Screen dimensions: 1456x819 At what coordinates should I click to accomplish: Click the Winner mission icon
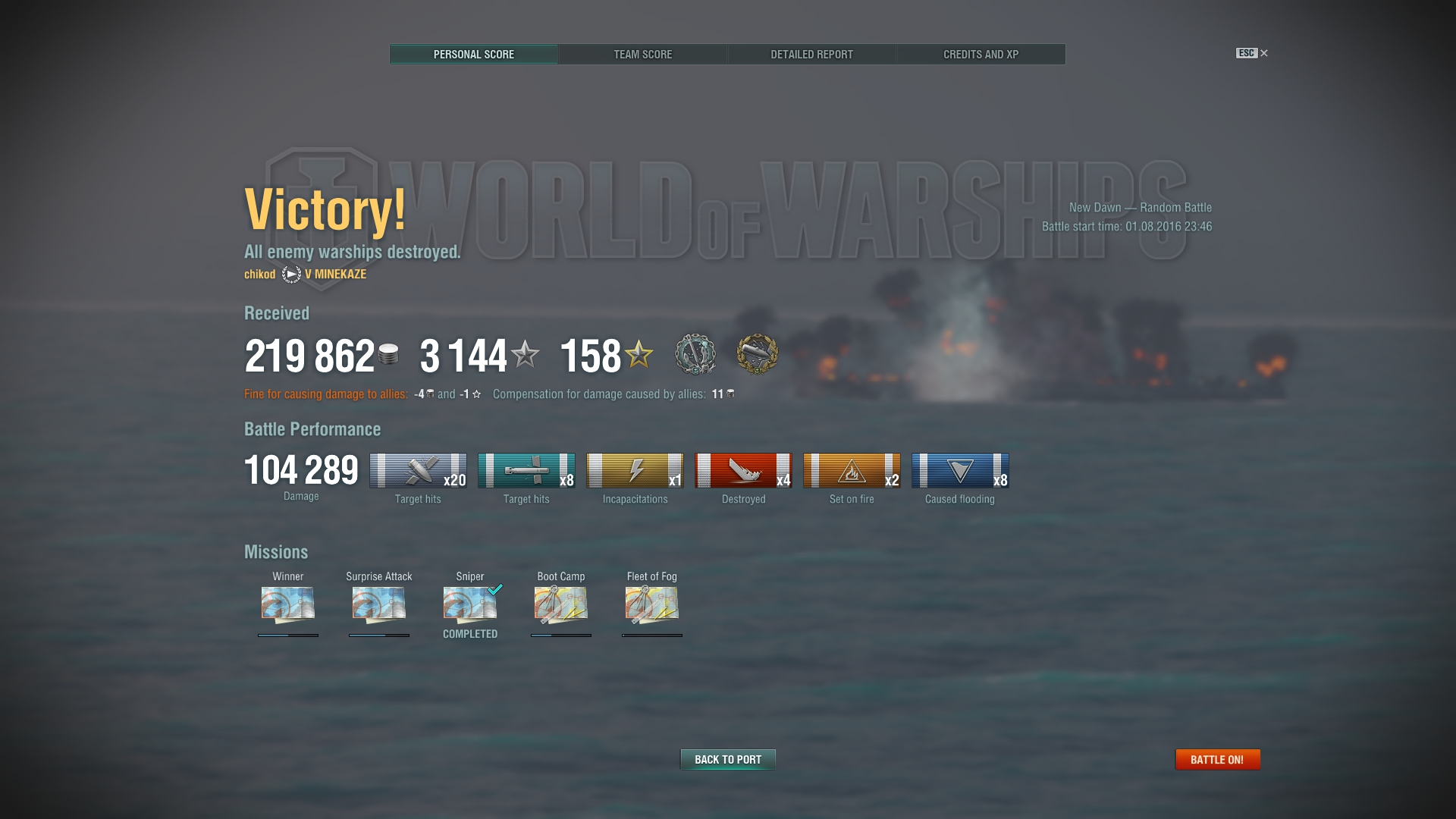click(x=288, y=604)
